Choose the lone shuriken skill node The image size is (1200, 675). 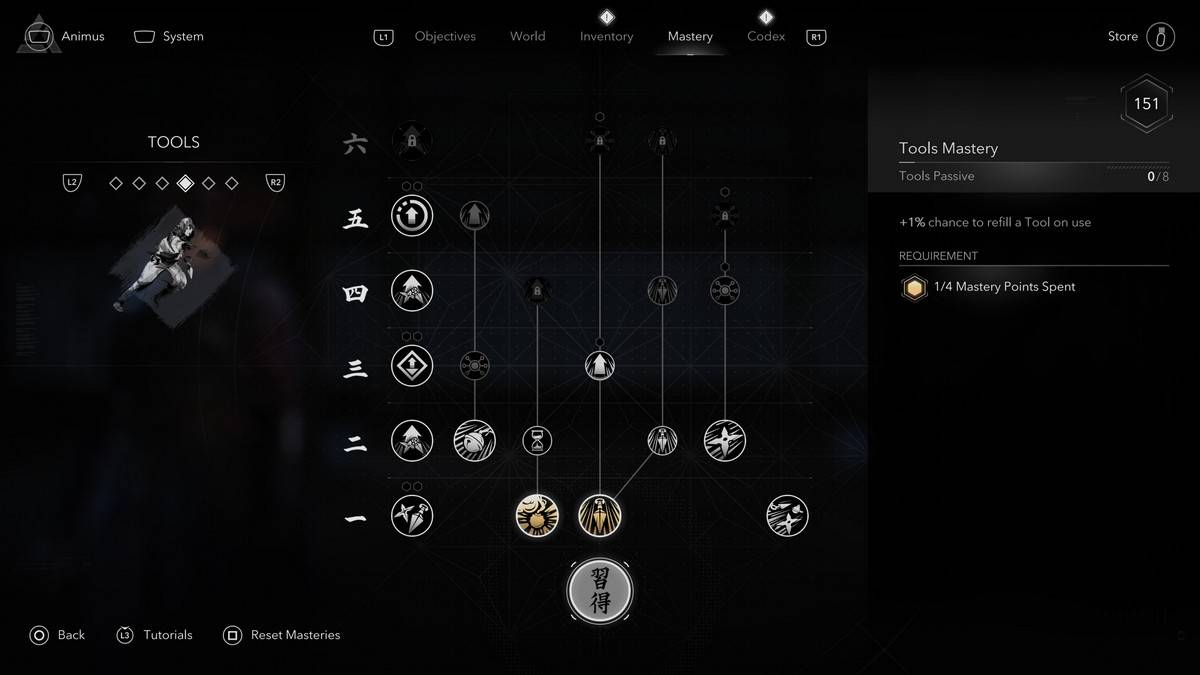pyautogui.click(x=725, y=440)
